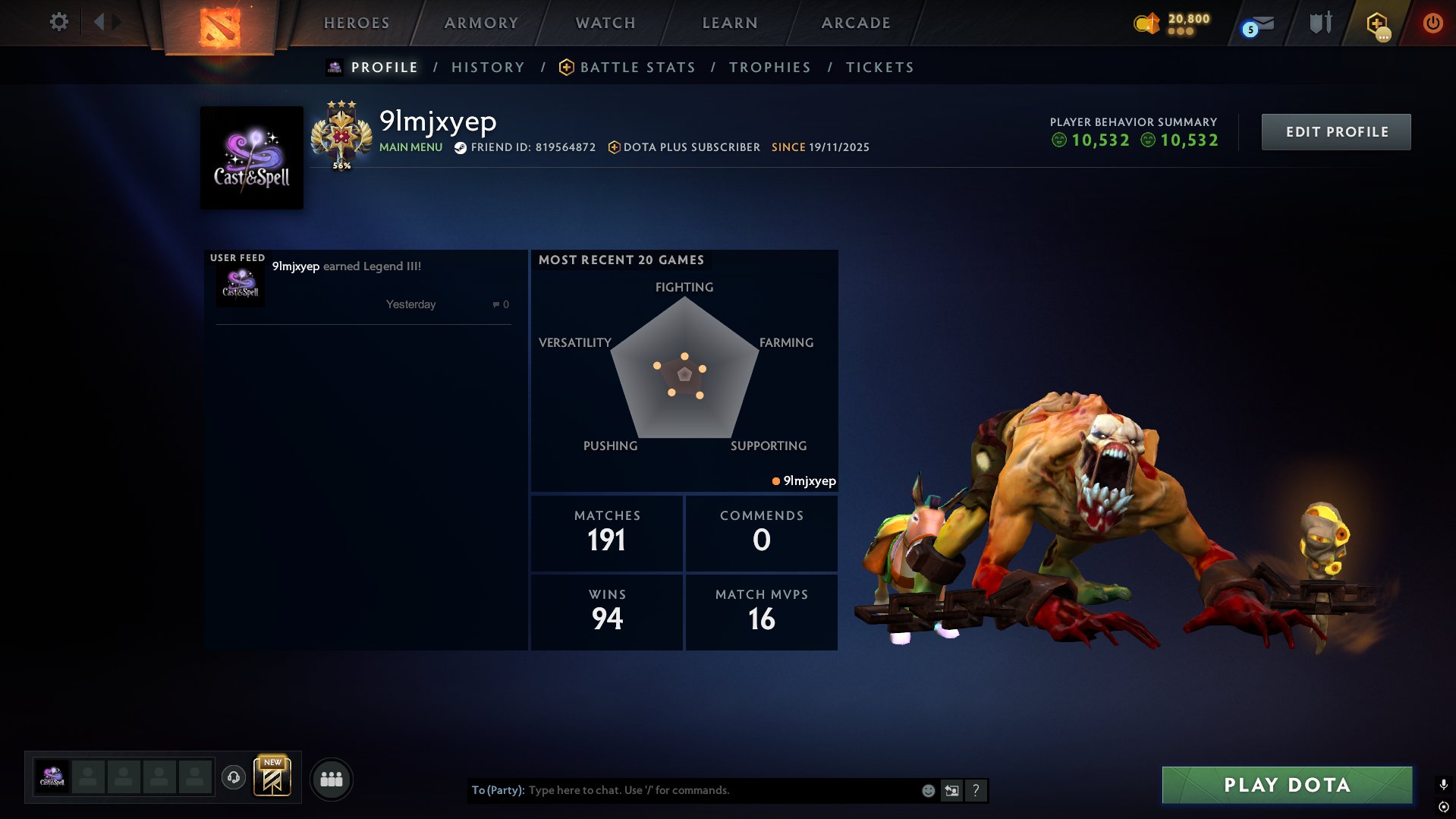1456x819 pixels.
Task: Open the friends list people icon
Action: pos(332,778)
